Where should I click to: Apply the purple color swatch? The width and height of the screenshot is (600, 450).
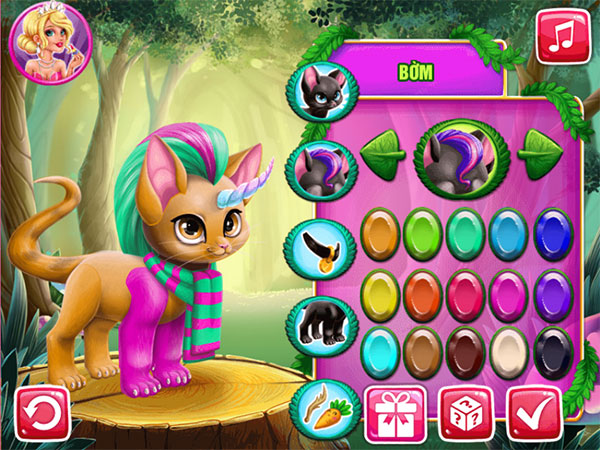[x=553, y=292]
